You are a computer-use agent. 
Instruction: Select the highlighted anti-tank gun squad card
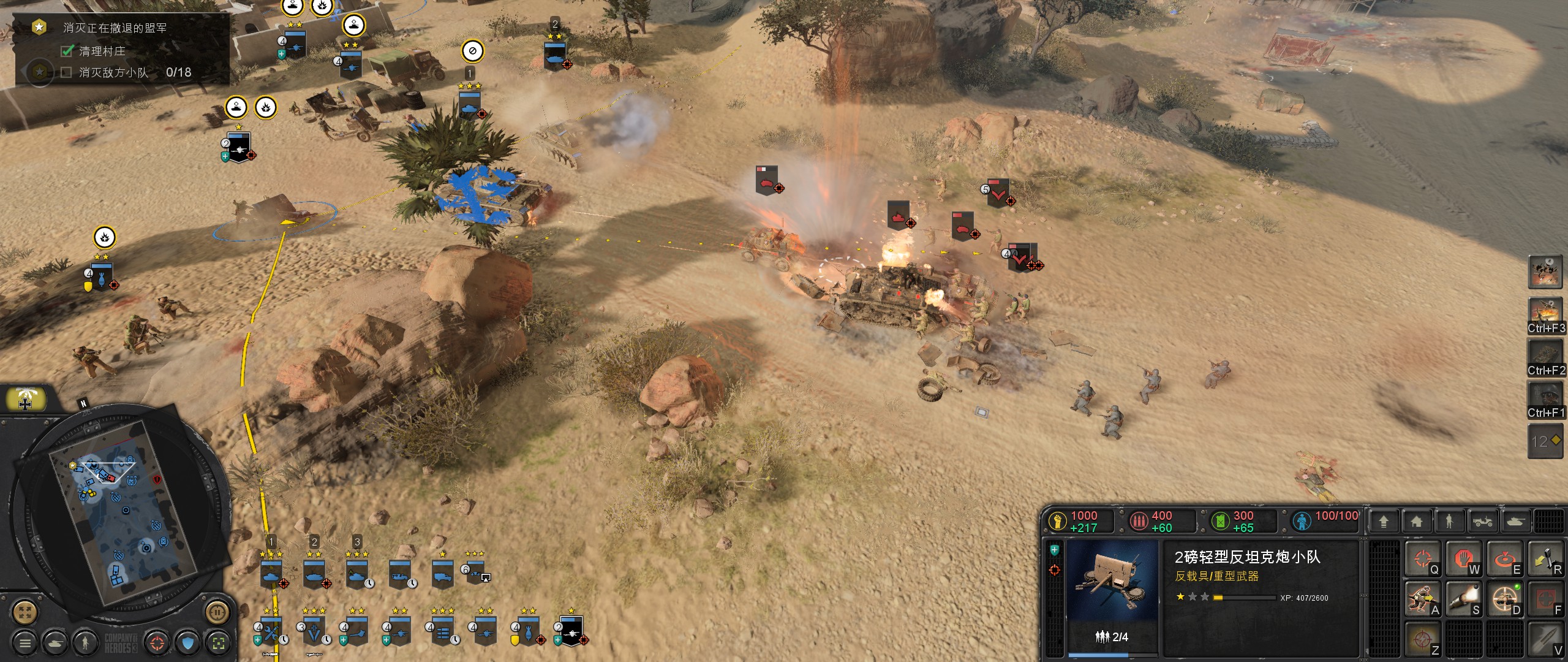[x=571, y=631]
